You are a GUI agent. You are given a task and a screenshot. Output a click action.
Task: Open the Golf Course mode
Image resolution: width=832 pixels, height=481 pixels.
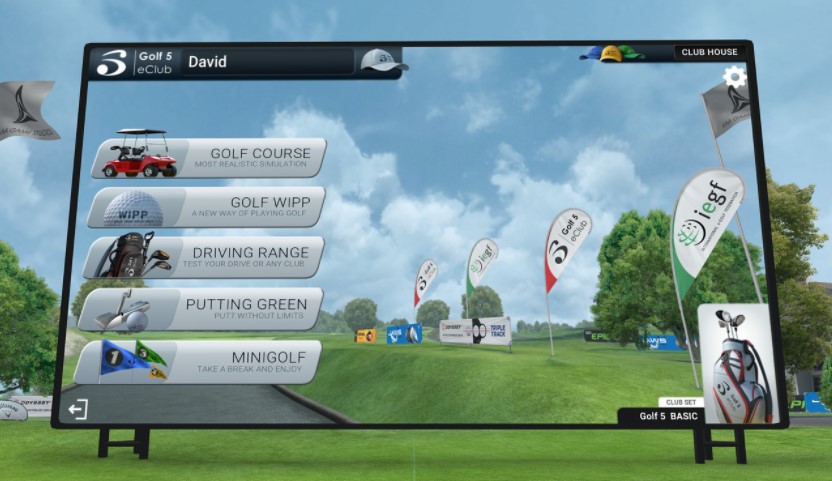(x=210, y=158)
